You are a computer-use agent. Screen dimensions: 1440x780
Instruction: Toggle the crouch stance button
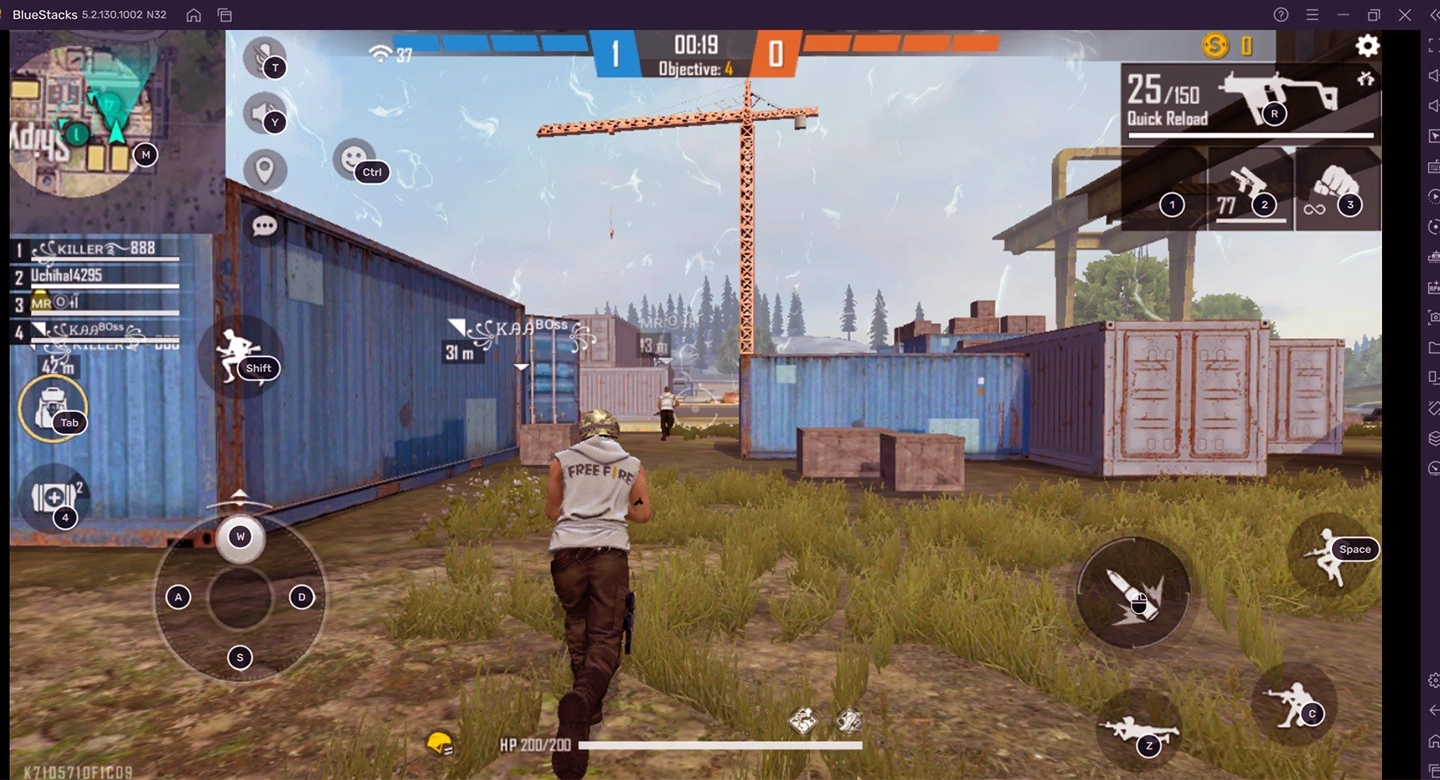pos(1293,702)
